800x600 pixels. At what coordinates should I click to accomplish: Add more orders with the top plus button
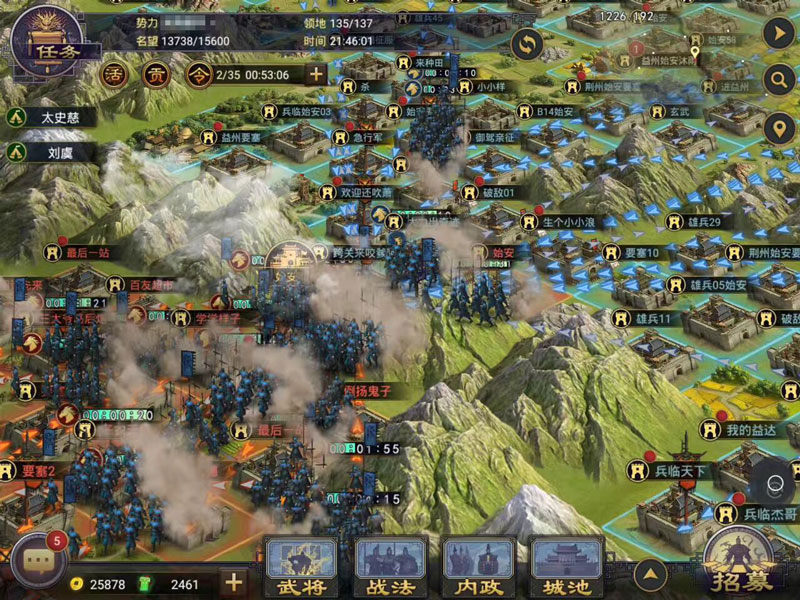316,74
